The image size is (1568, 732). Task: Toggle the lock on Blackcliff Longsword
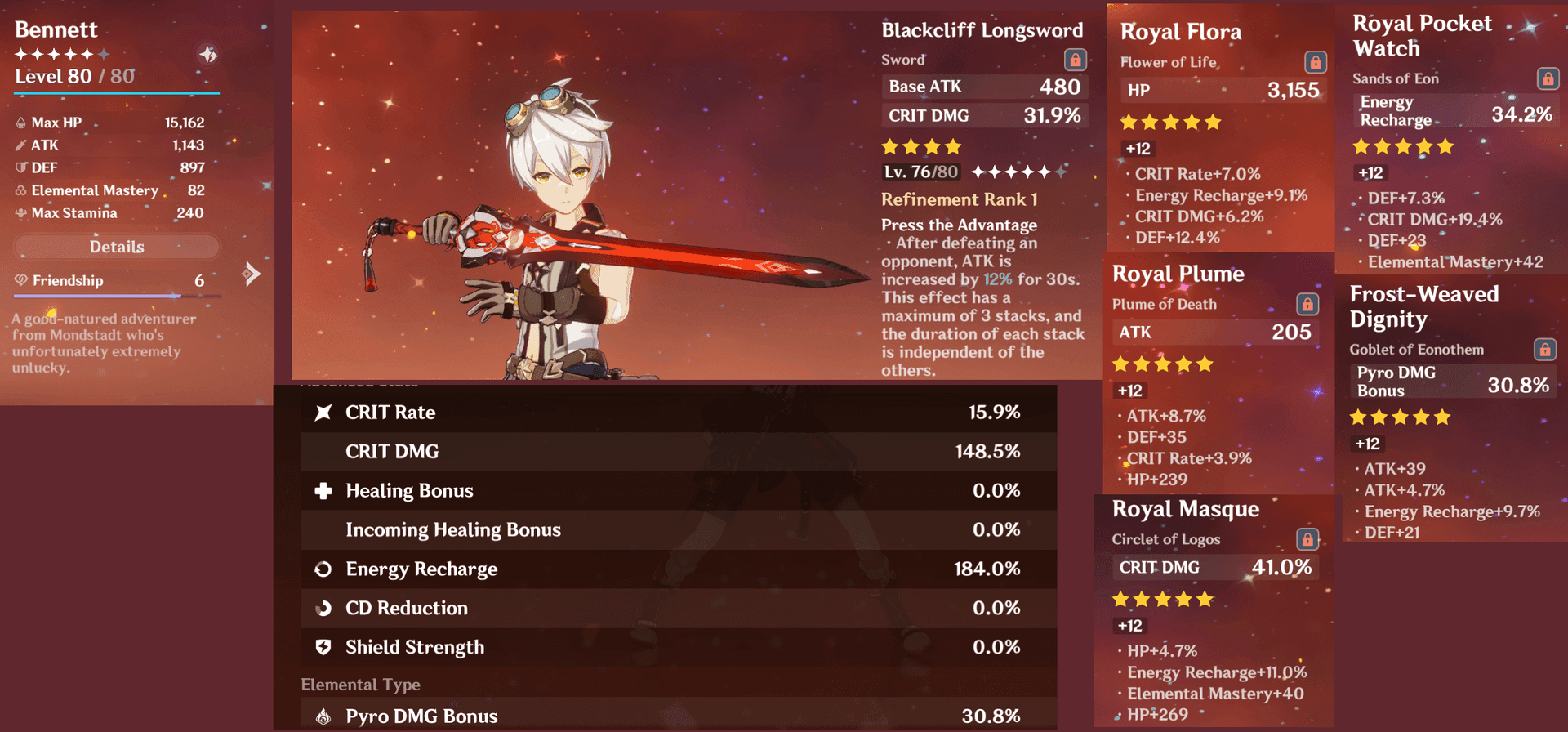click(x=1075, y=60)
